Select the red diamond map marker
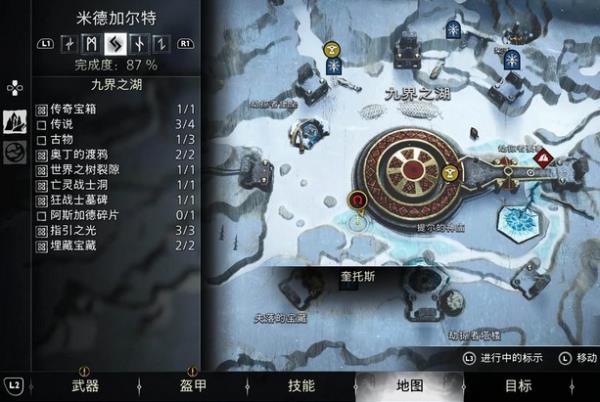The image size is (600, 402). point(542,157)
